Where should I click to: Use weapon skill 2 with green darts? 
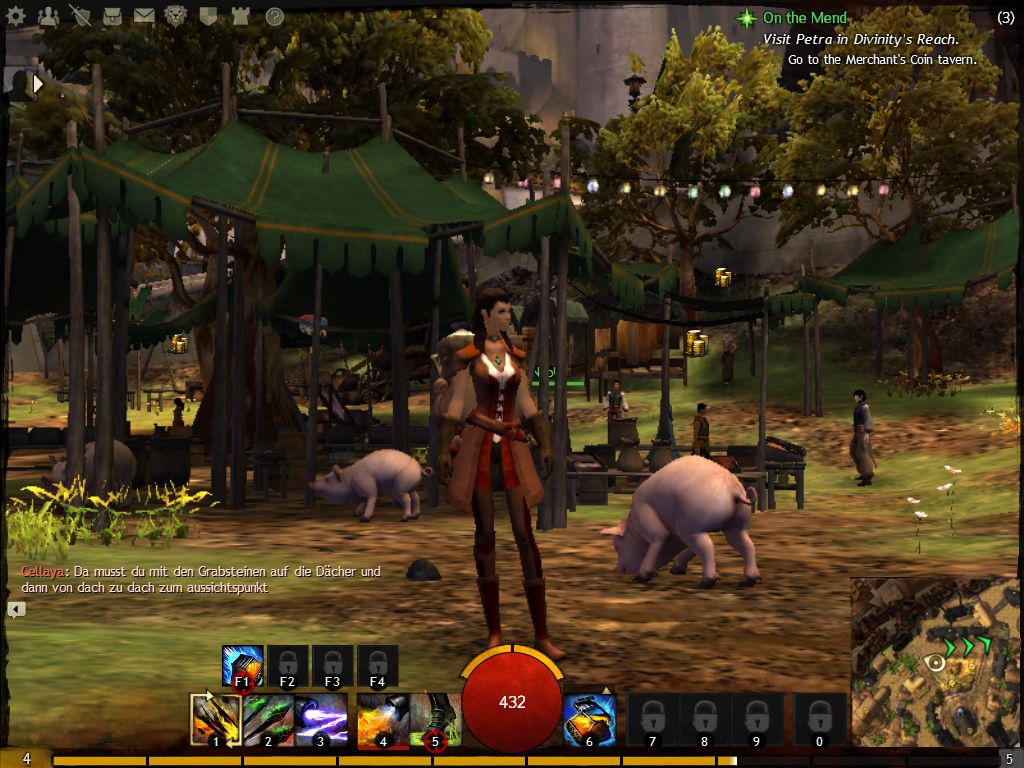point(268,720)
